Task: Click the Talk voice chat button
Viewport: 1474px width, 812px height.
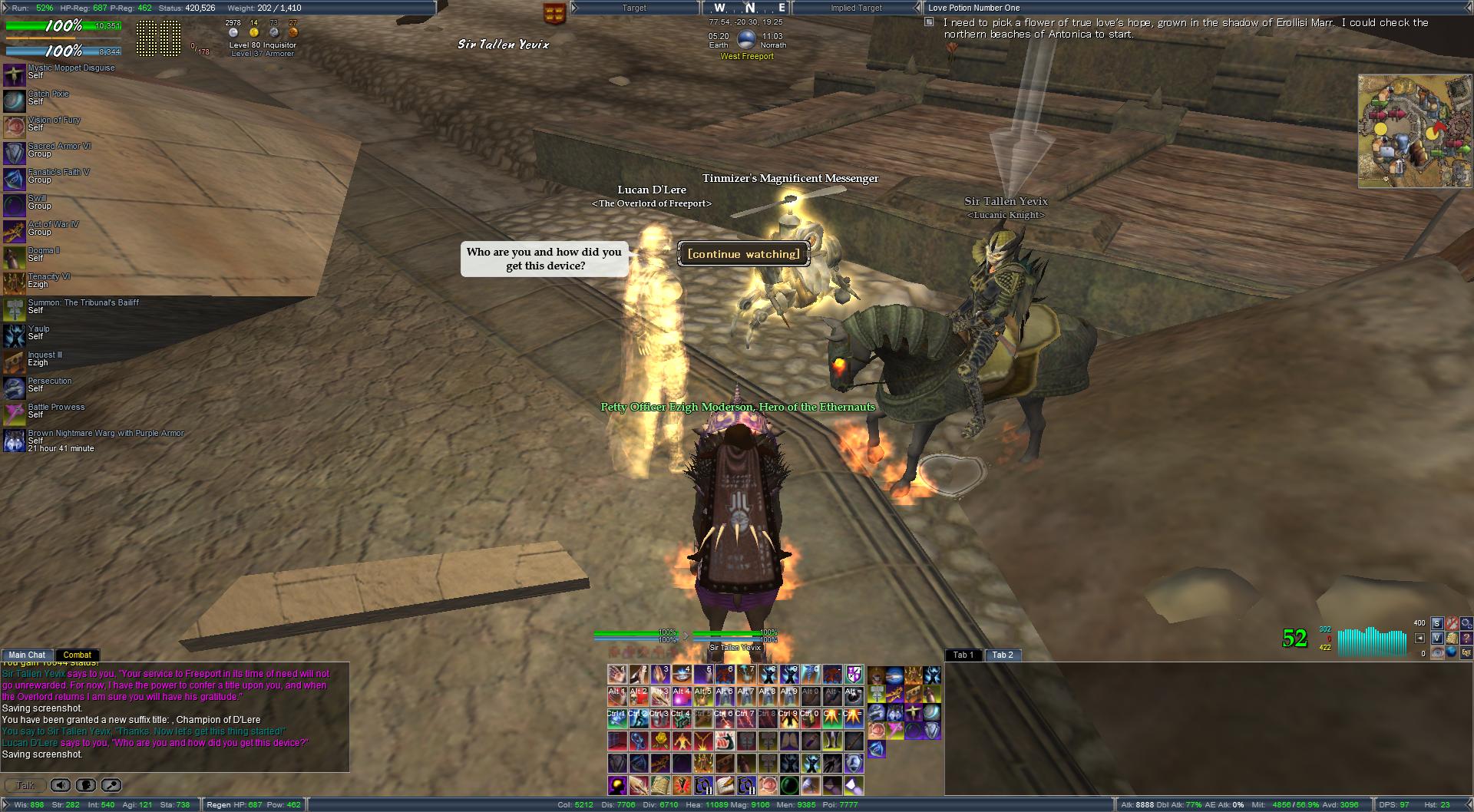Action: pyautogui.click(x=25, y=785)
